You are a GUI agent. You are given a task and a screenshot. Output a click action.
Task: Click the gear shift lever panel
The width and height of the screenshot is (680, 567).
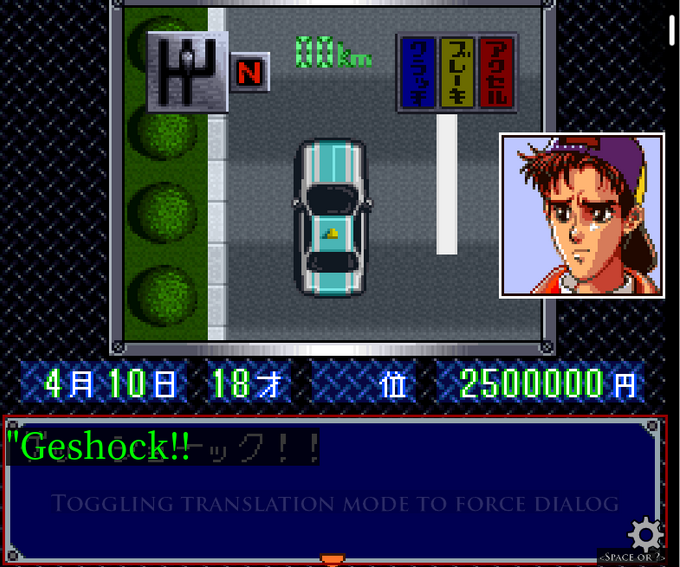tap(187, 71)
